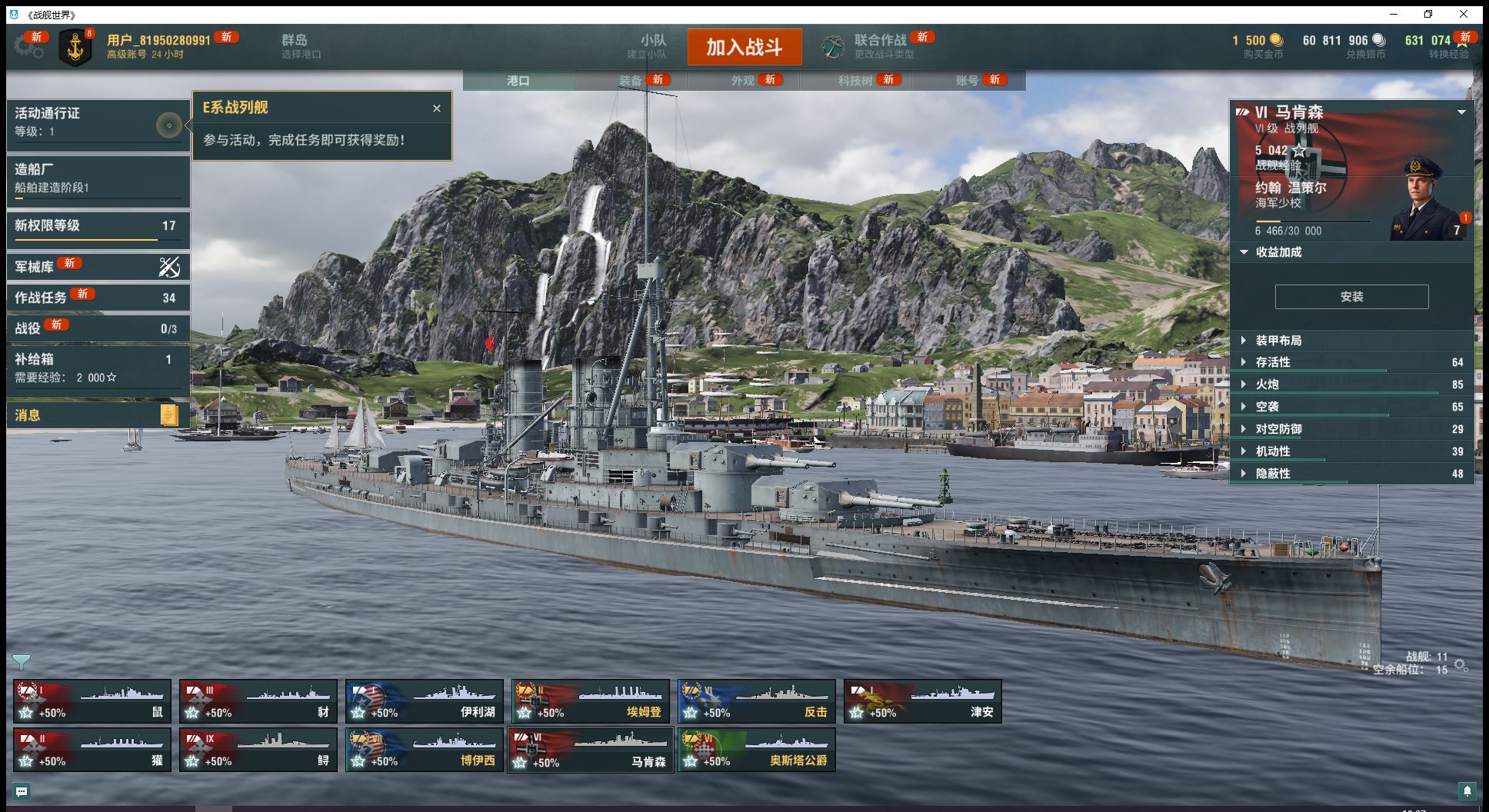1489x812 pixels.
Task: Select the 奥斯塔公爵 ship card
Action: [756, 750]
